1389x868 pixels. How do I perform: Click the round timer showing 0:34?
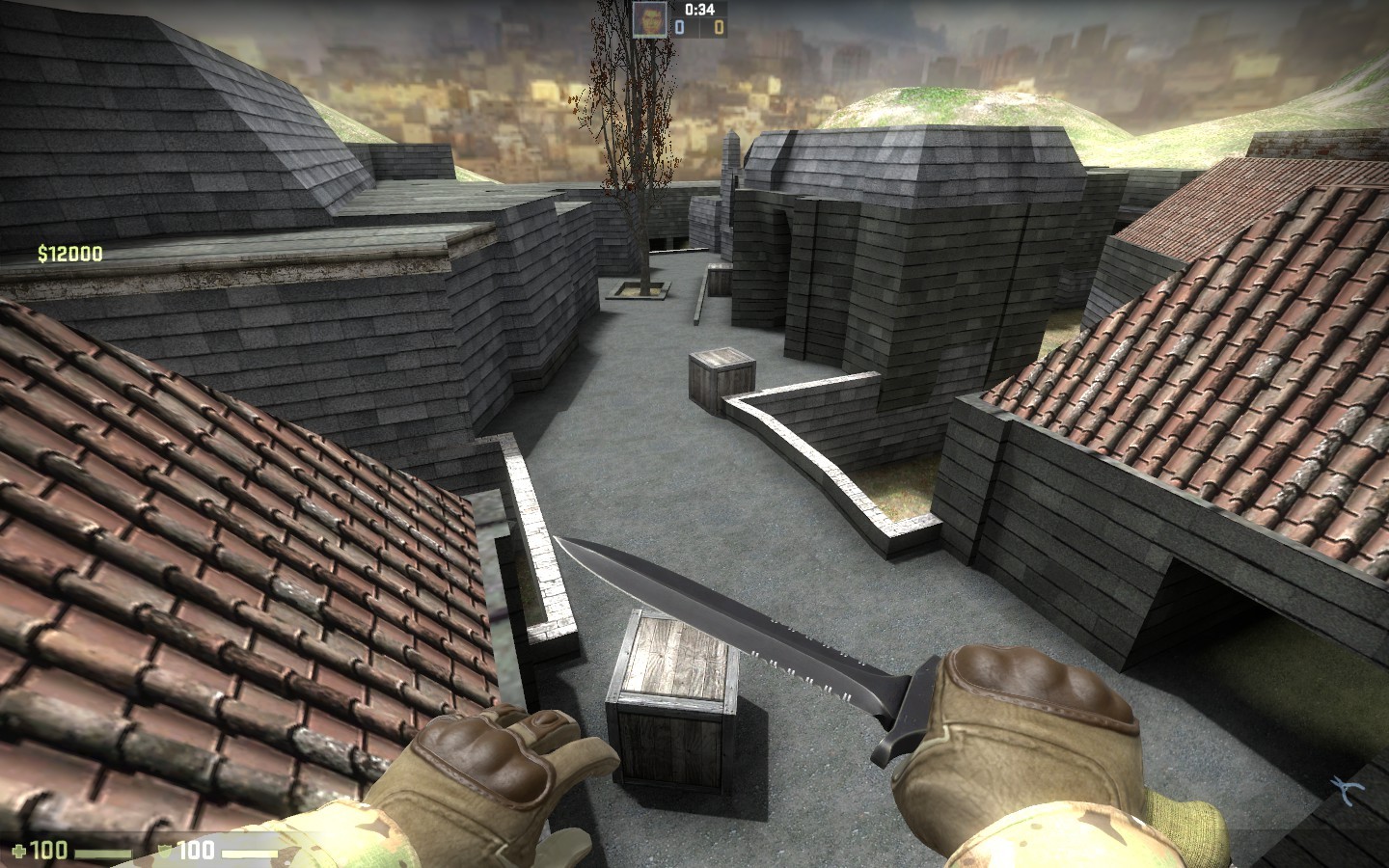[x=702, y=11]
